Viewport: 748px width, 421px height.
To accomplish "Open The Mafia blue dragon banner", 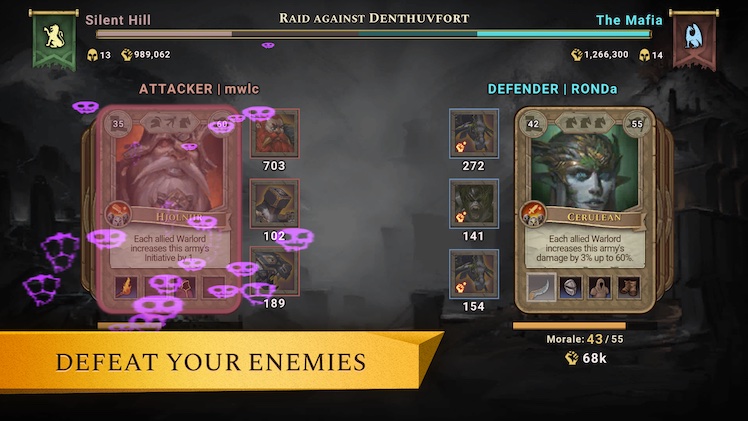I will point(693,41).
